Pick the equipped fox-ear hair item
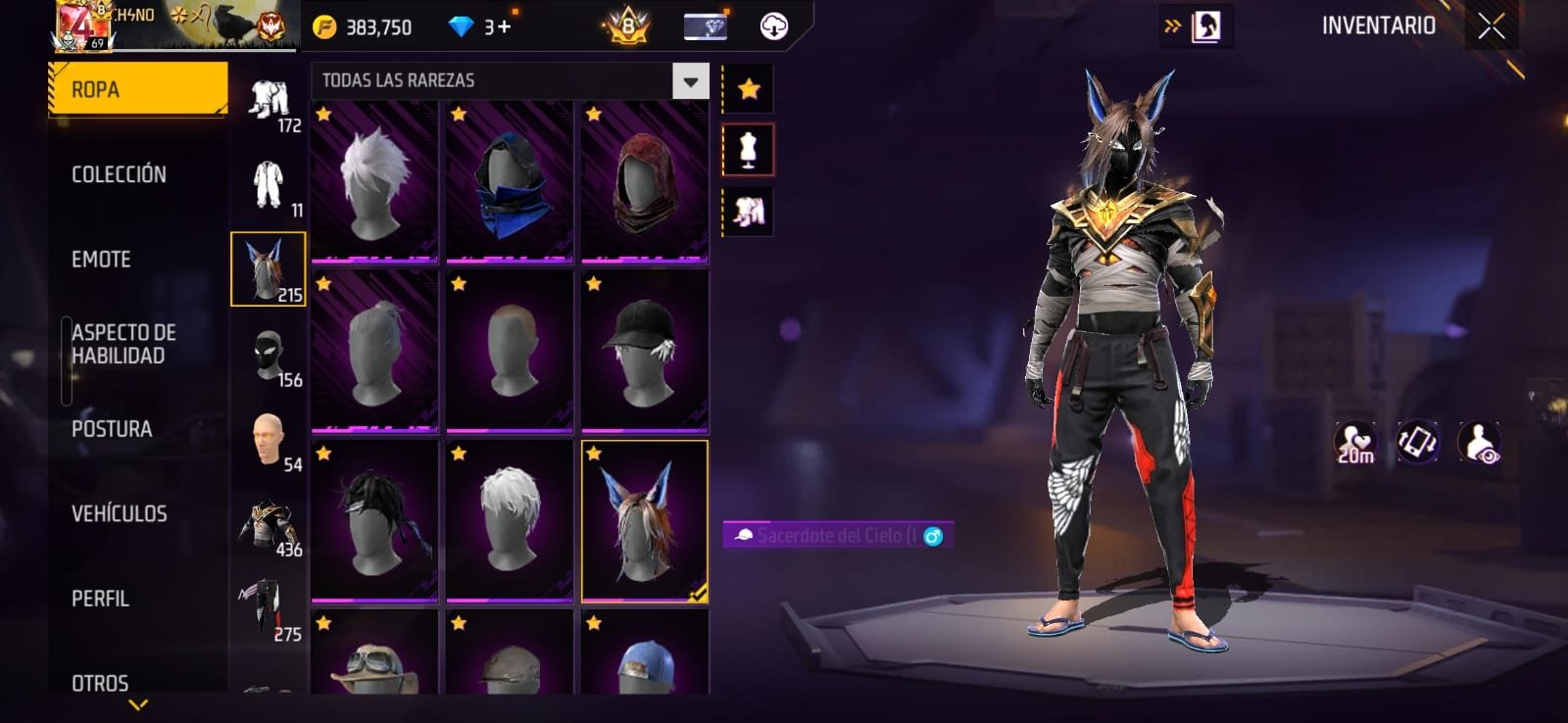The image size is (1568, 723). click(644, 521)
